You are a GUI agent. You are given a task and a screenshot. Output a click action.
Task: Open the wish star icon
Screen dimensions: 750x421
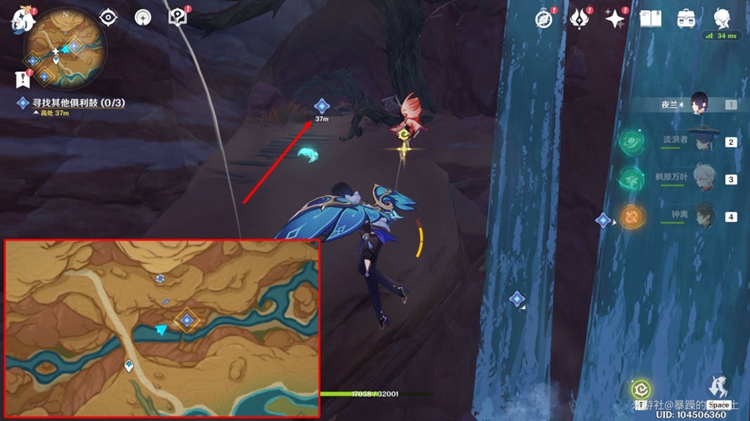(x=615, y=18)
